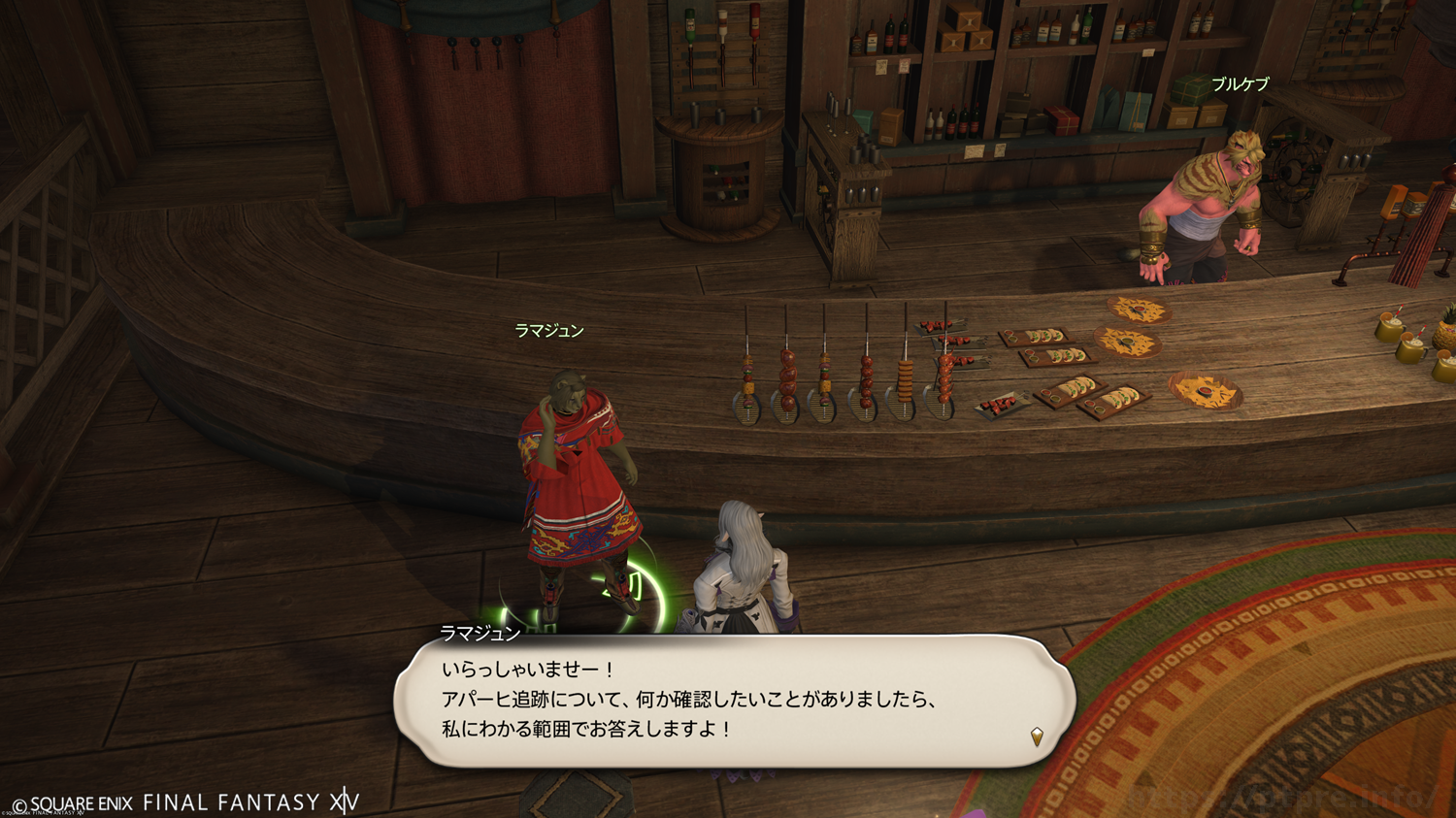Target the ブルケブ nameplate
The width and height of the screenshot is (1456, 818).
point(1240,84)
